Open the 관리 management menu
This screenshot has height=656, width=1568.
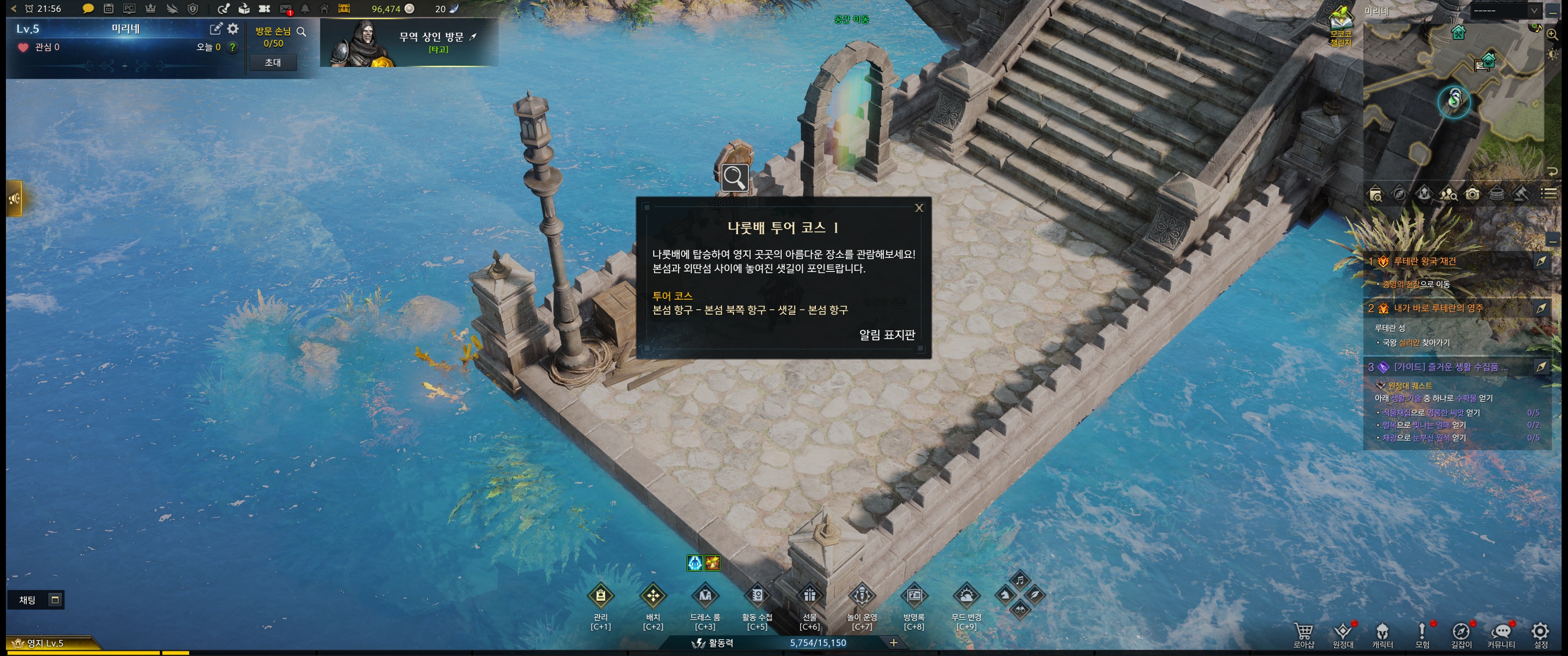pyautogui.click(x=600, y=596)
